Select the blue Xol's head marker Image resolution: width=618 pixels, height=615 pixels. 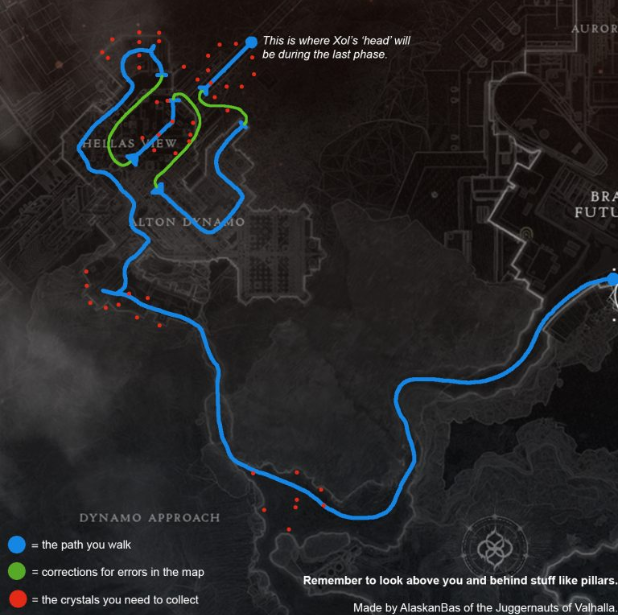click(x=250, y=42)
